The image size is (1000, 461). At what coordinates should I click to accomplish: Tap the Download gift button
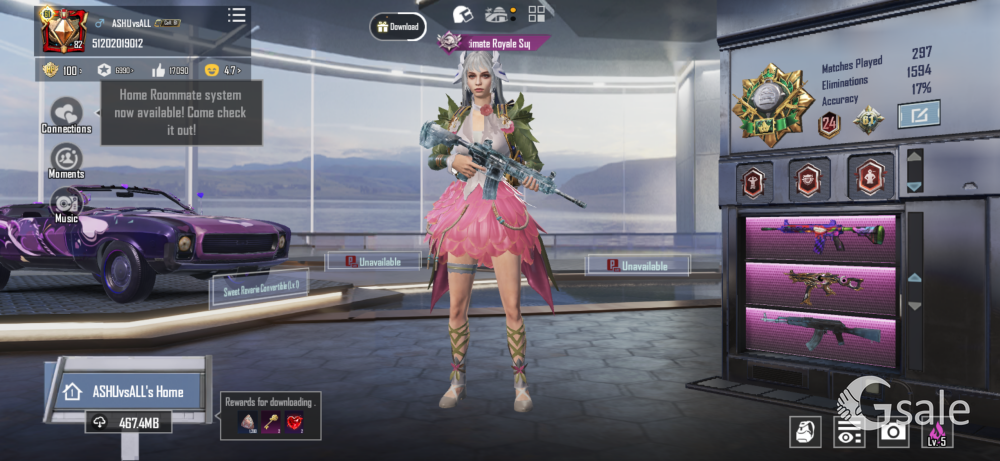pos(397,27)
